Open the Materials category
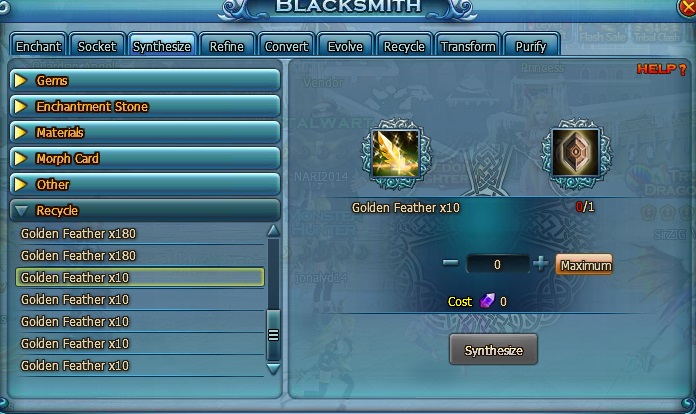 [144, 132]
